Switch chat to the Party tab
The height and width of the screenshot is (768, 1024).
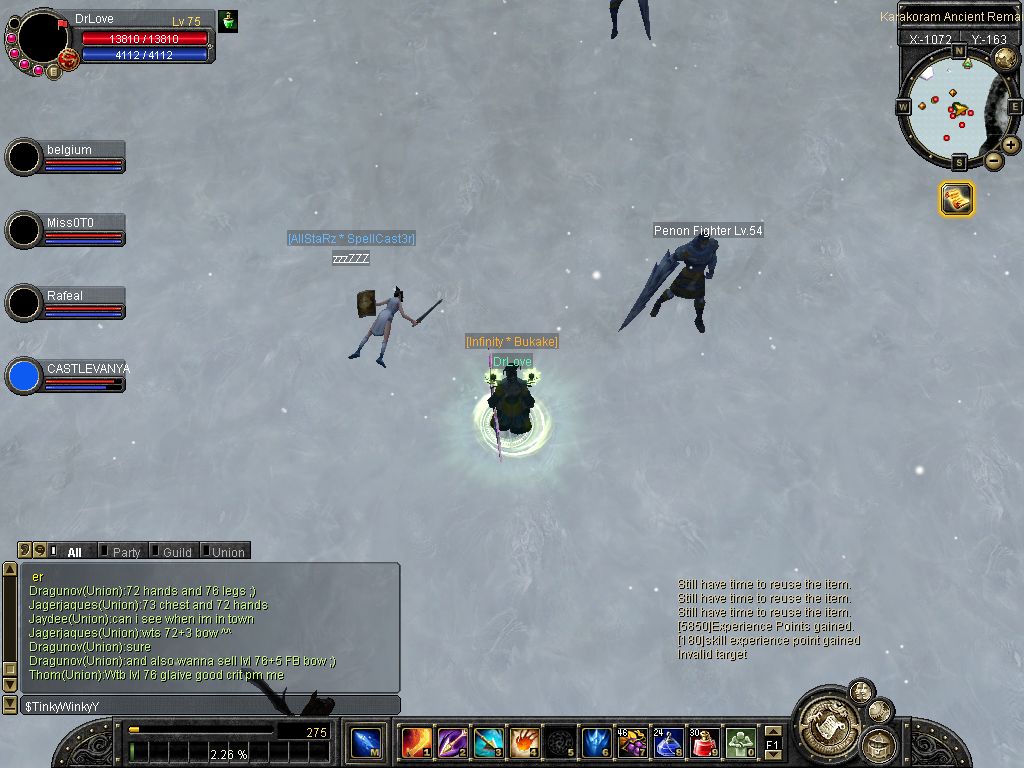[125, 552]
